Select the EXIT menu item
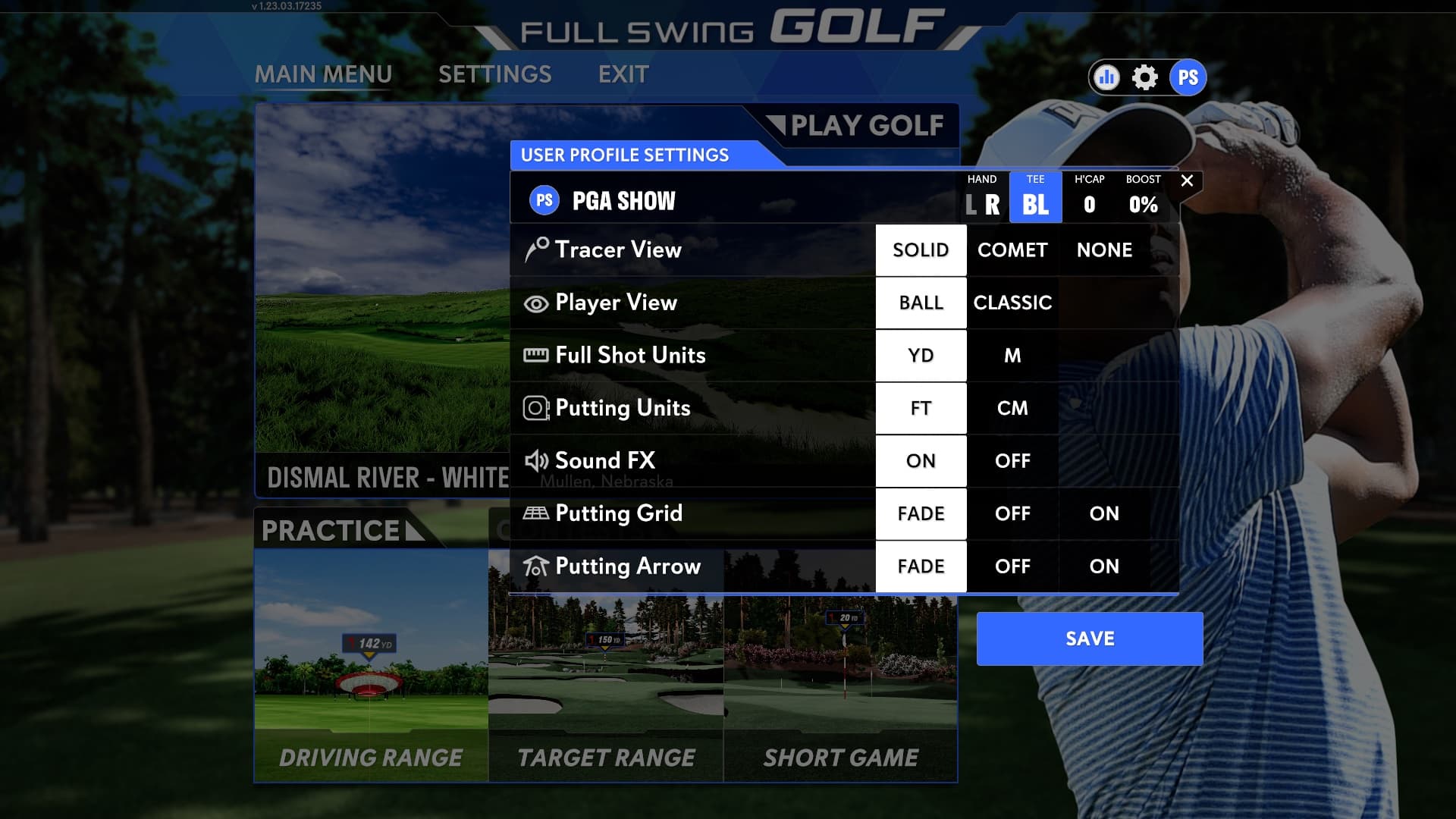 [x=623, y=74]
